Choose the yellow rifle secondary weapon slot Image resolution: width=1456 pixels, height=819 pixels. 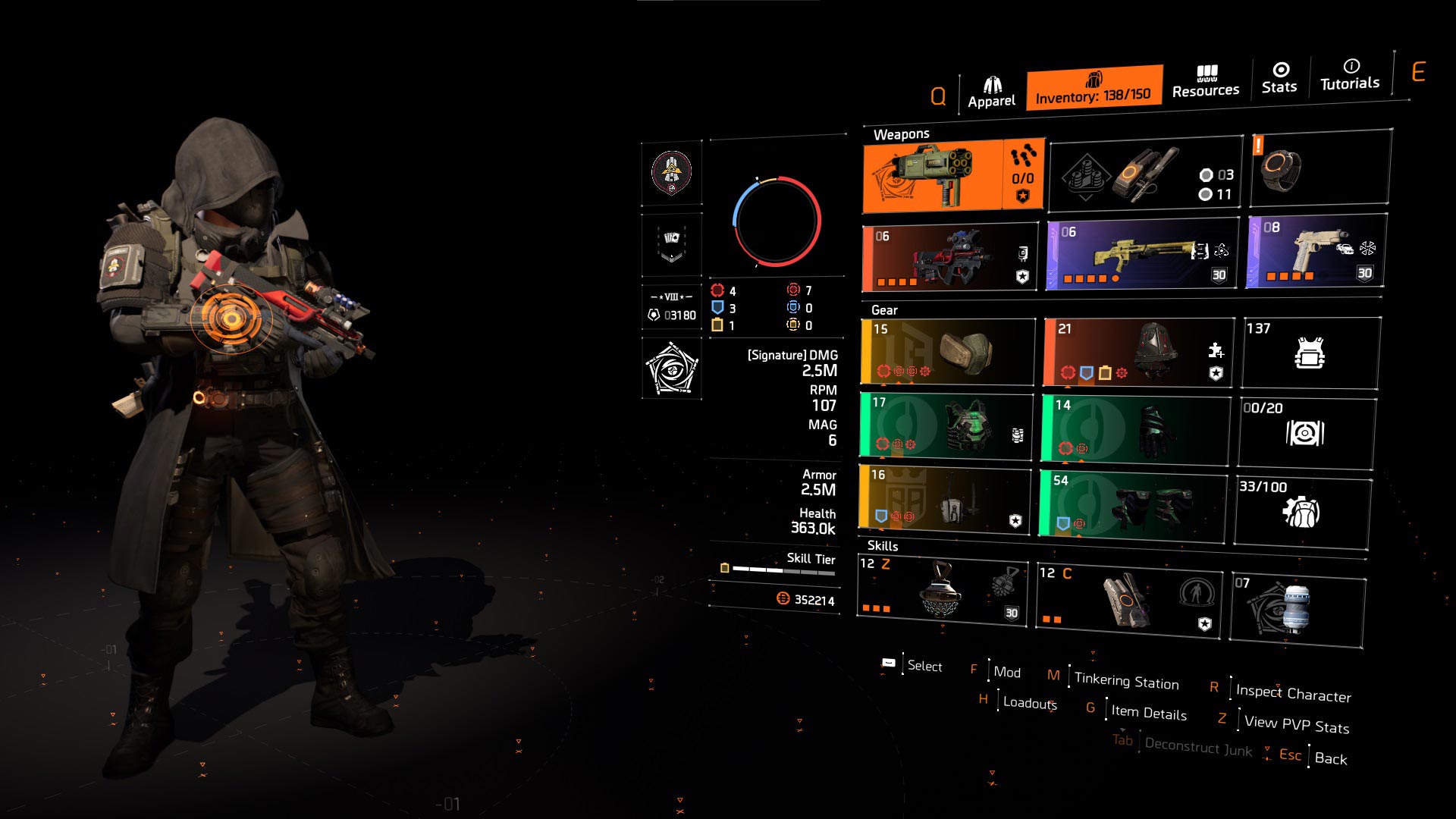[x=1142, y=254]
